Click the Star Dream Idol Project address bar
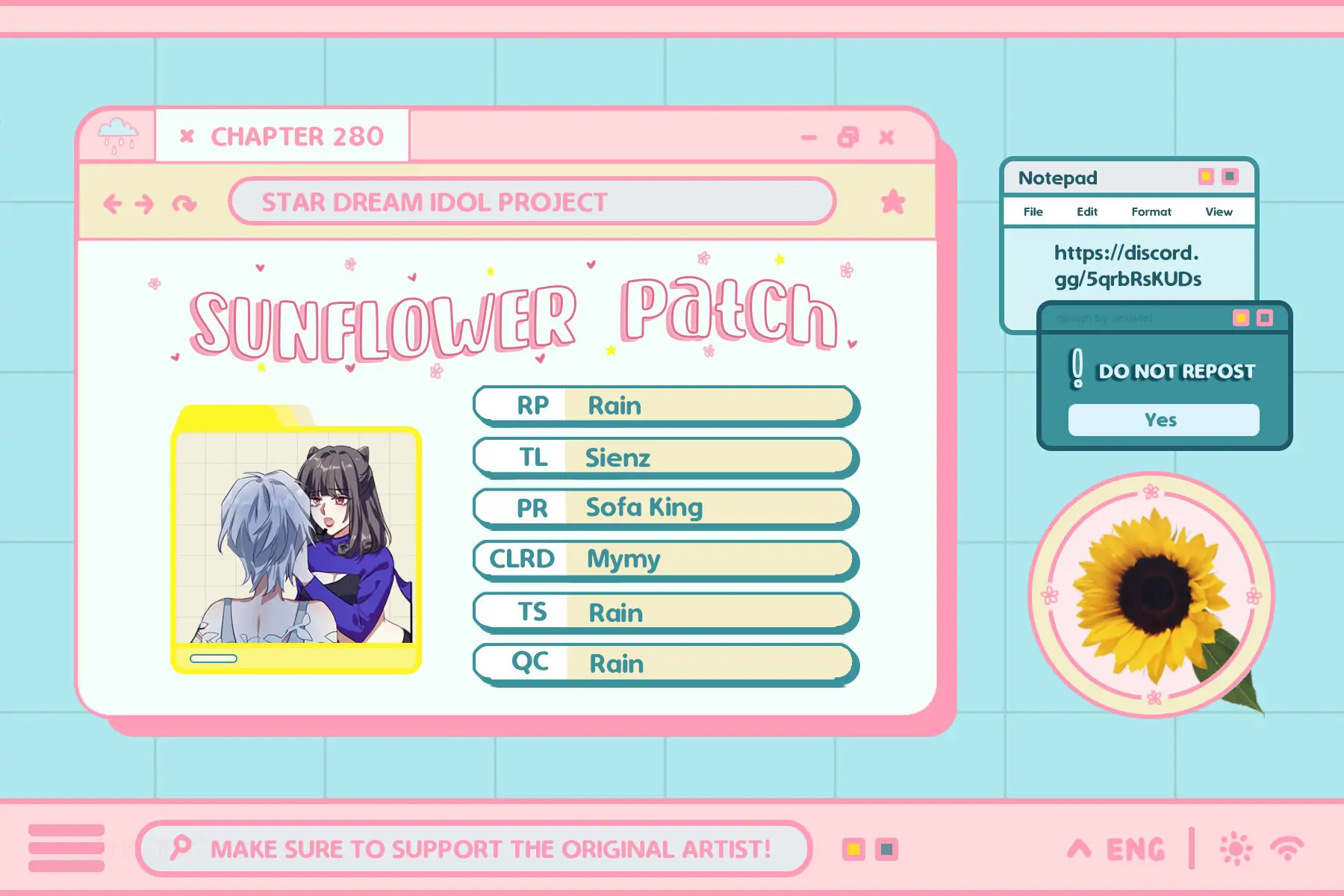1344x896 pixels. (x=532, y=202)
